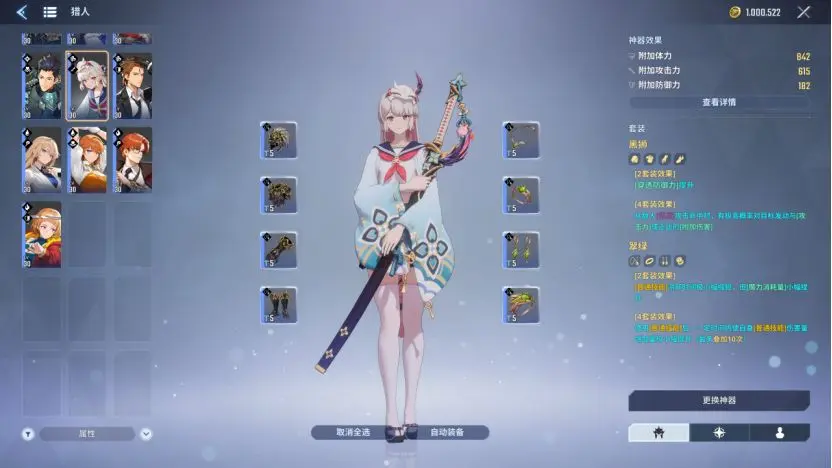
Task: Switch to the person silhouette tab
Action: point(779,433)
